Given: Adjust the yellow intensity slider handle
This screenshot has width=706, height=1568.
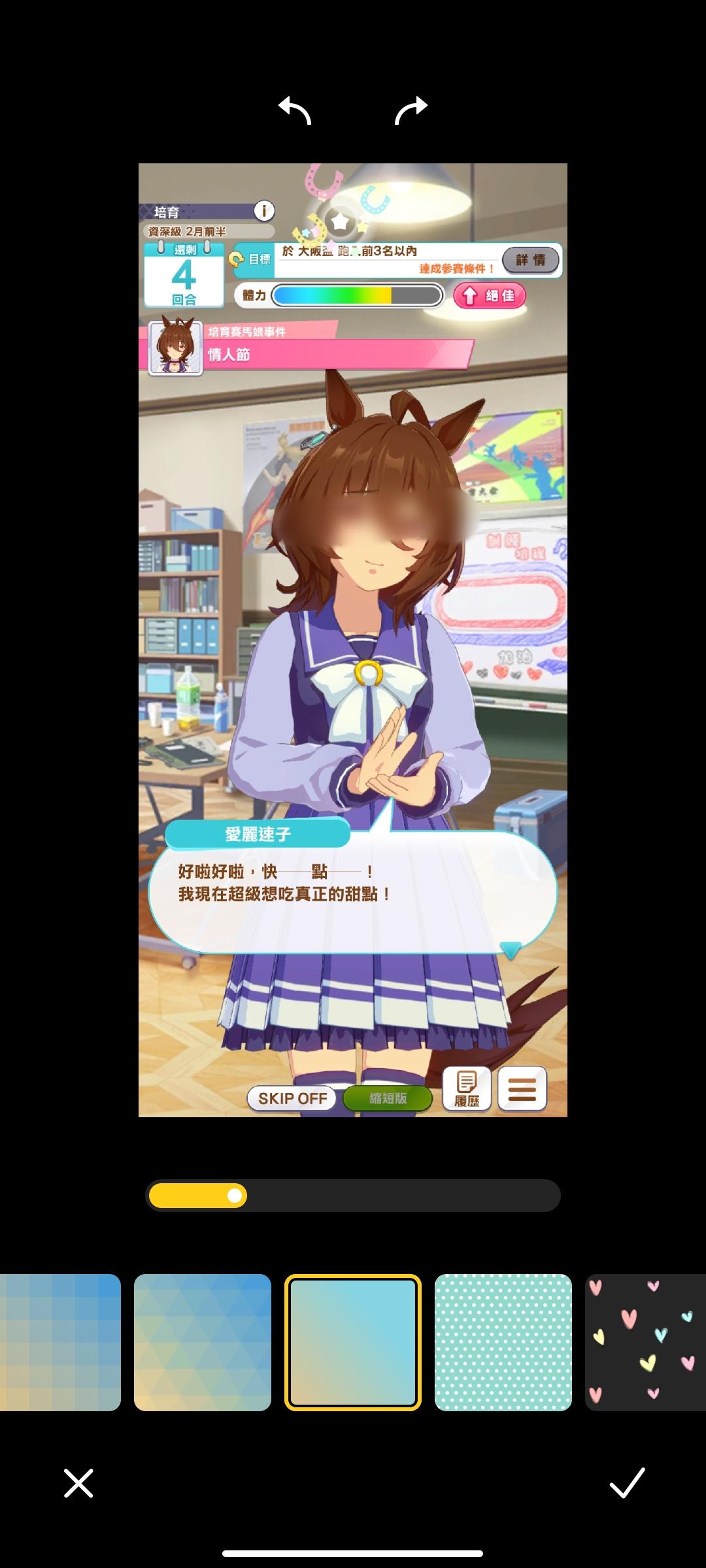Looking at the screenshot, I should point(235,1196).
